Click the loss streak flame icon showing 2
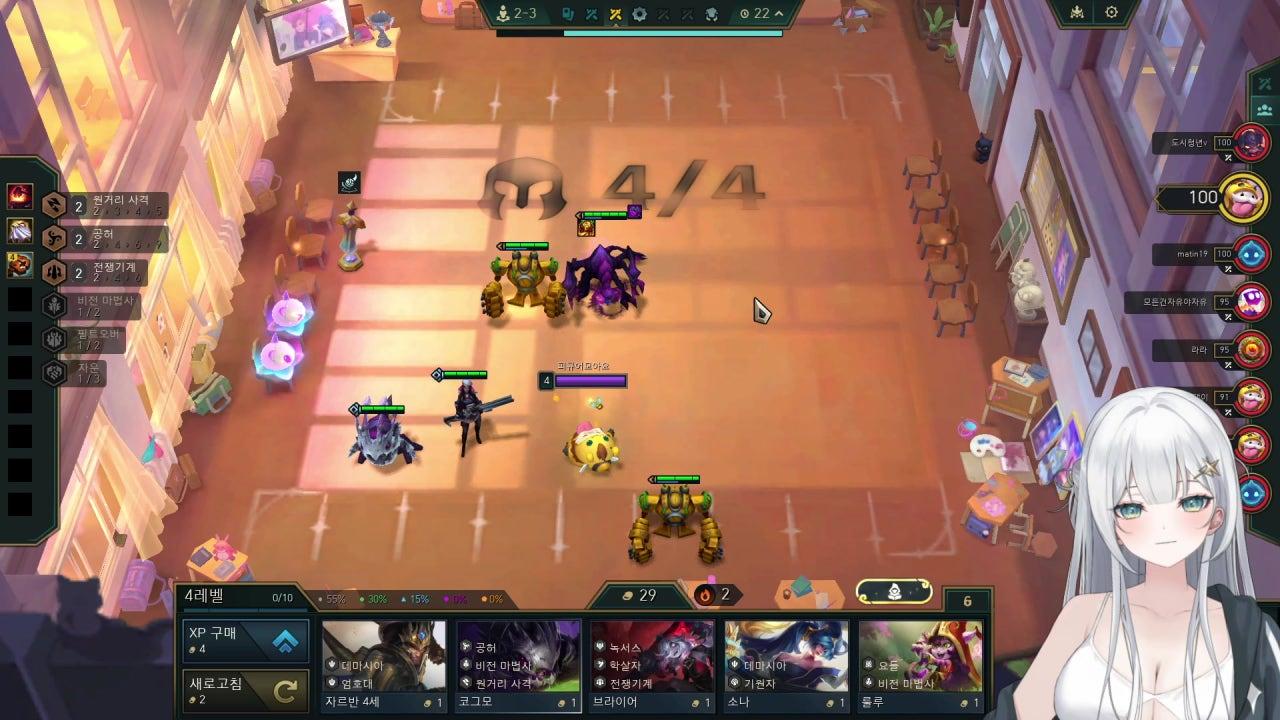The image size is (1280, 720). (x=706, y=594)
